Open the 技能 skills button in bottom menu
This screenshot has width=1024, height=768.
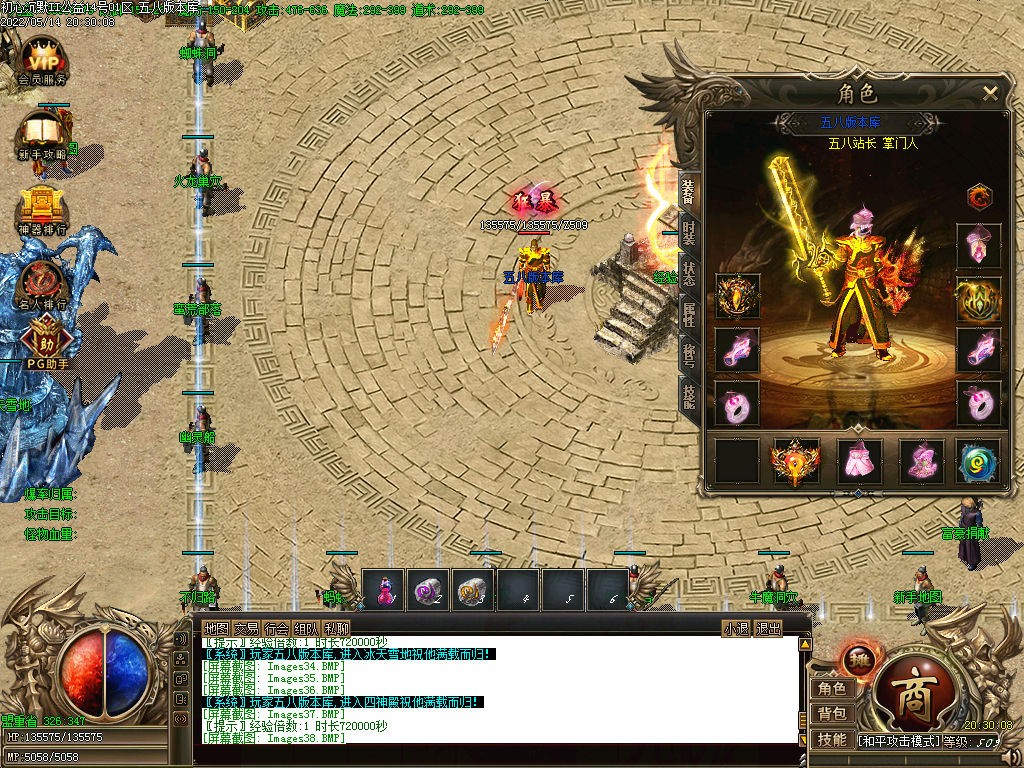[x=831, y=740]
